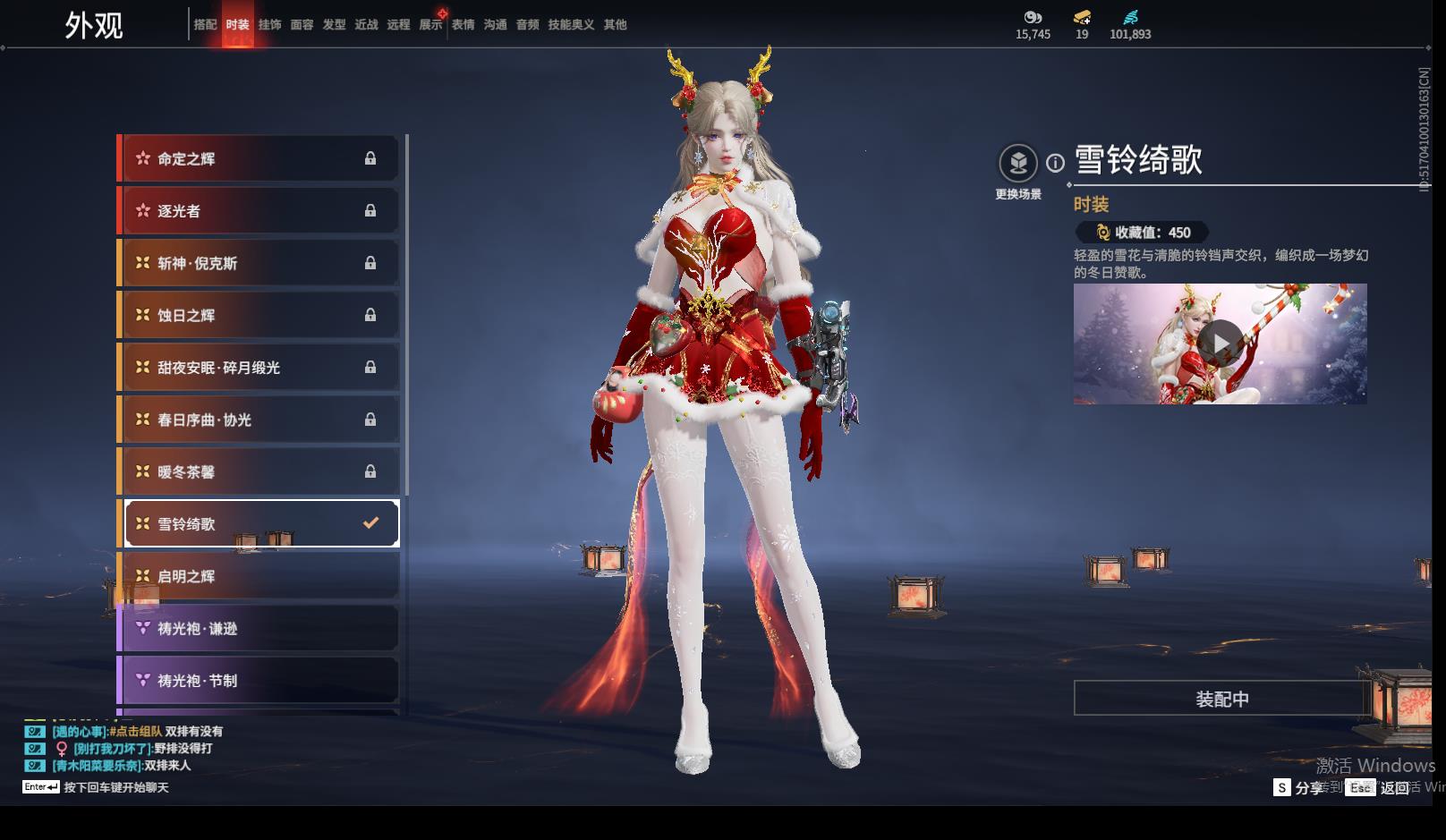The image size is (1446, 840).
Task: Select the locked 命定之辉 outfit
Action: click(259, 159)
